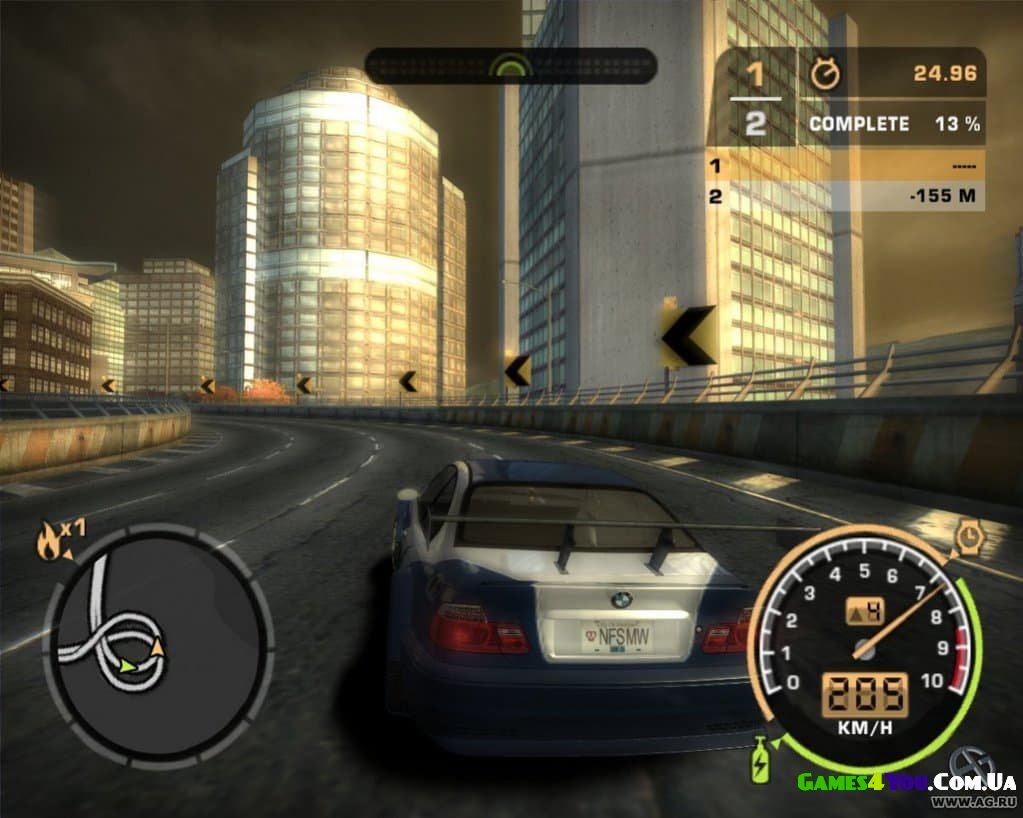Select the first-place racer row

pos(845,165)
